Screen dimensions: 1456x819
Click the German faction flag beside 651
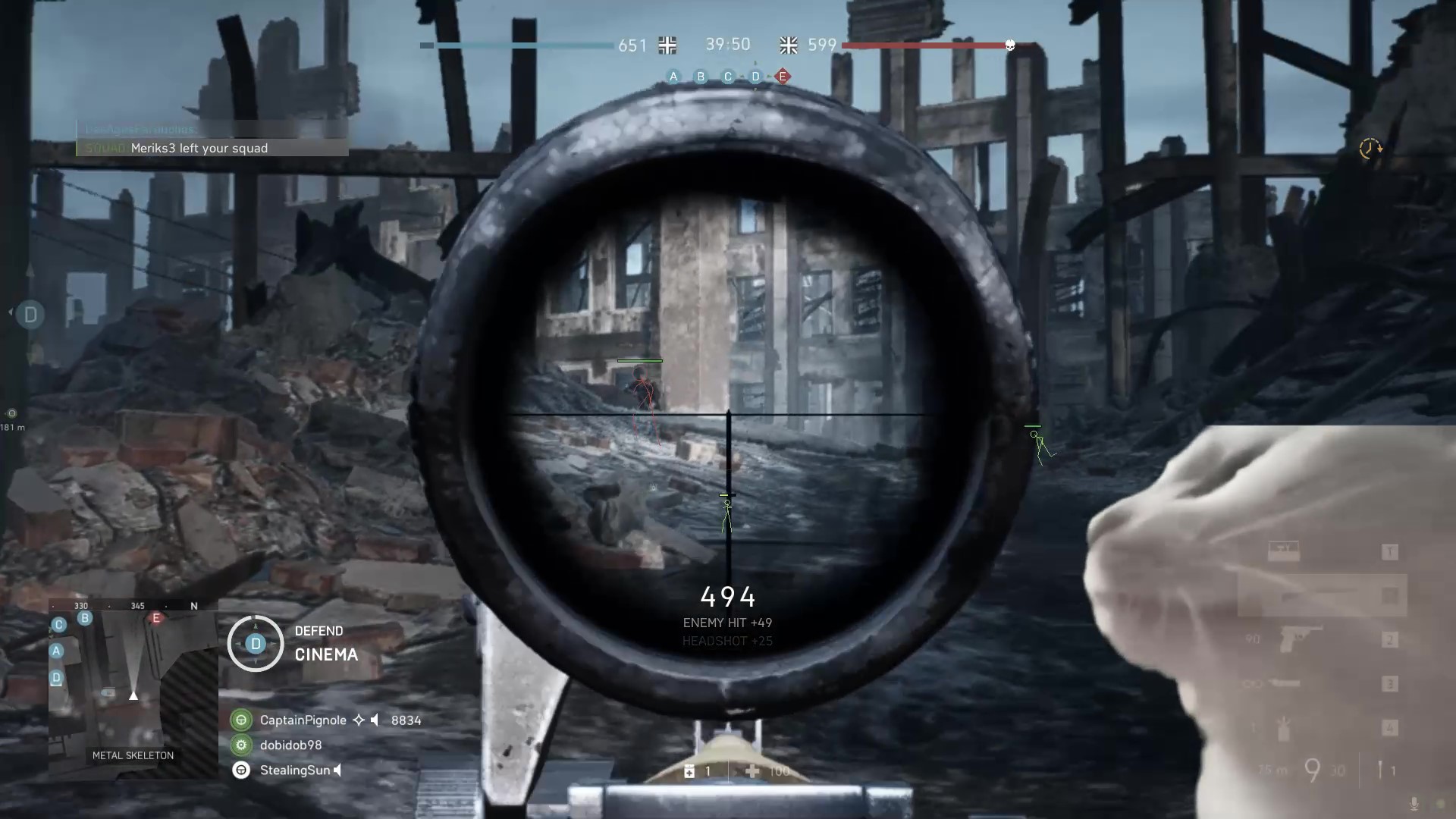coord(667,45)
